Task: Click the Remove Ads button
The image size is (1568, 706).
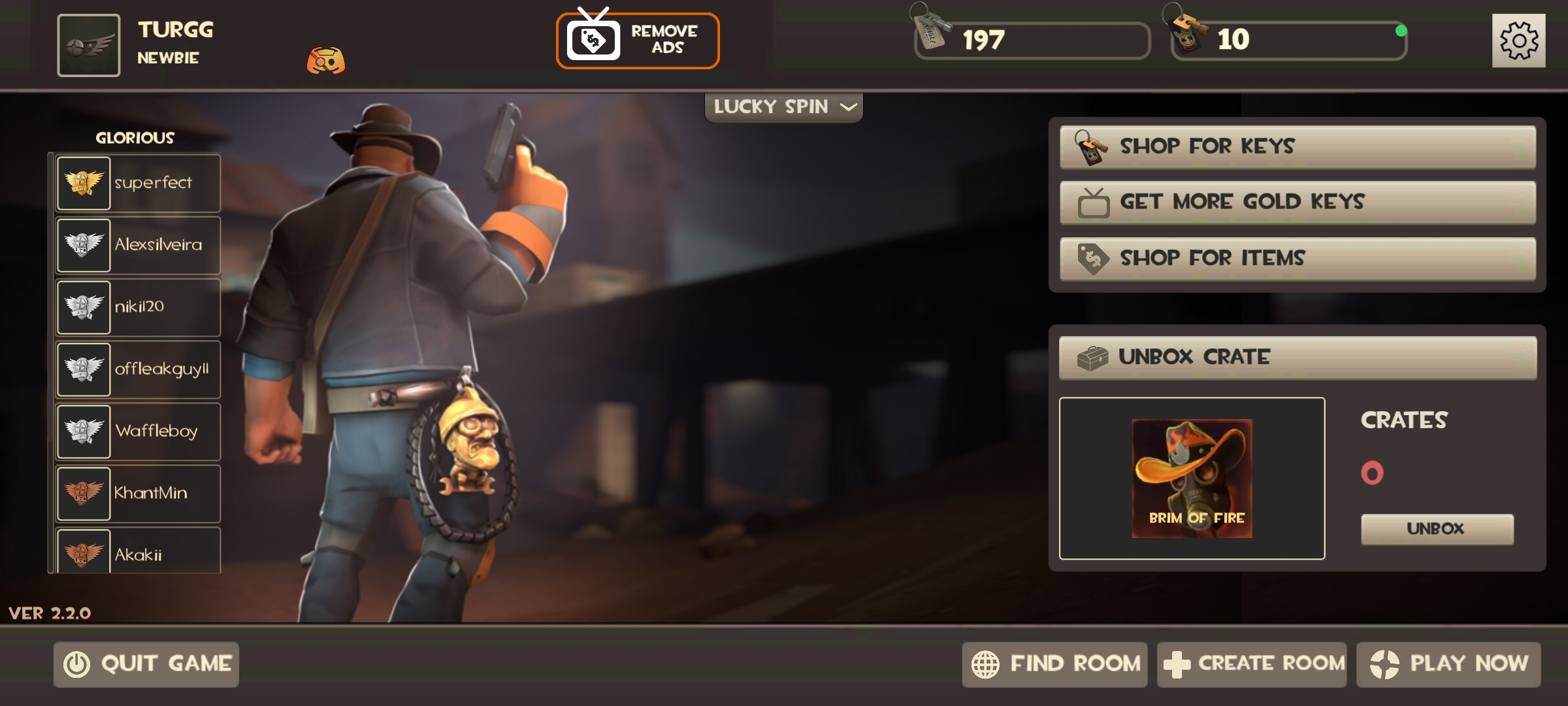Action: click(x=638, y=41)
